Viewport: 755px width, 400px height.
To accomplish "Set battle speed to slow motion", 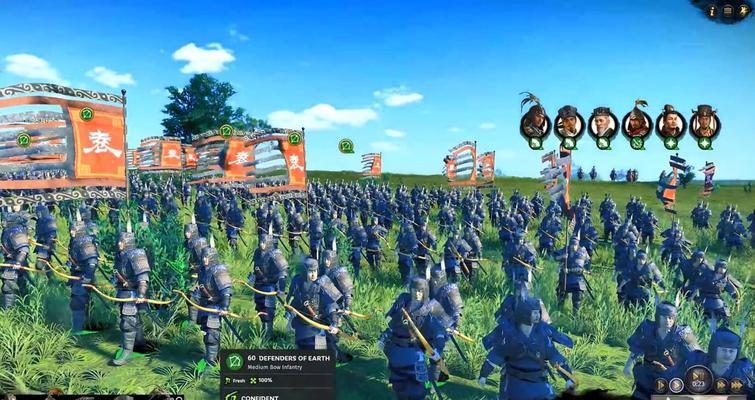I will pyautogui.click(x=661, y=385).
